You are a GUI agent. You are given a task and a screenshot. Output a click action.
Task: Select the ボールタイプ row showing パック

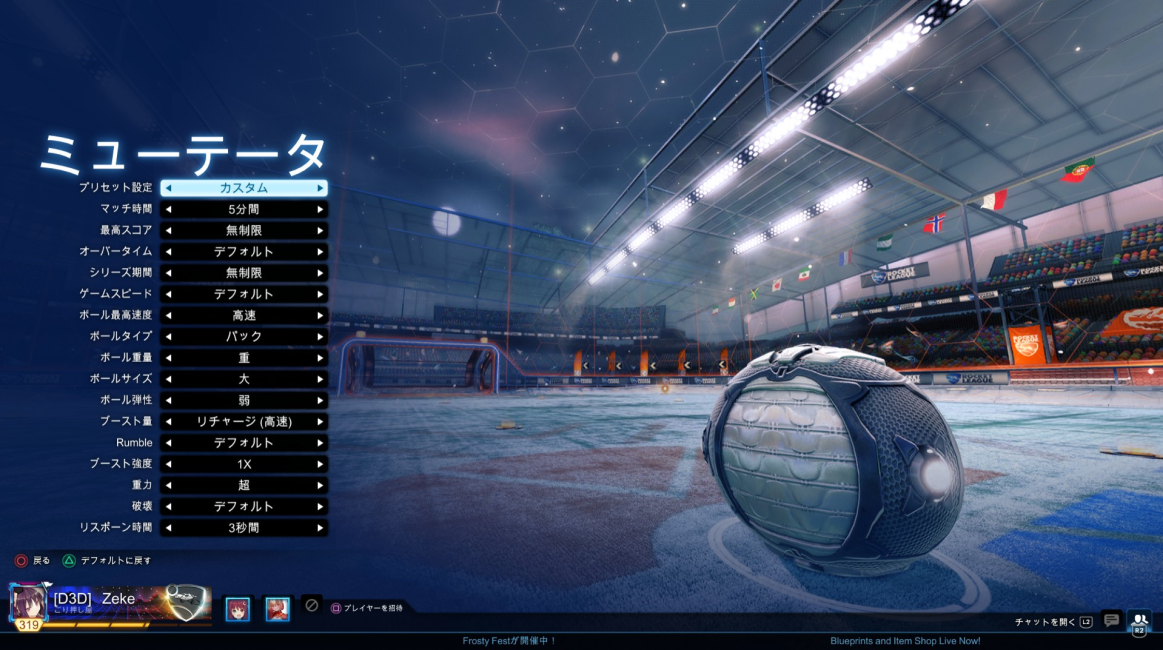(x=244, y=336)
